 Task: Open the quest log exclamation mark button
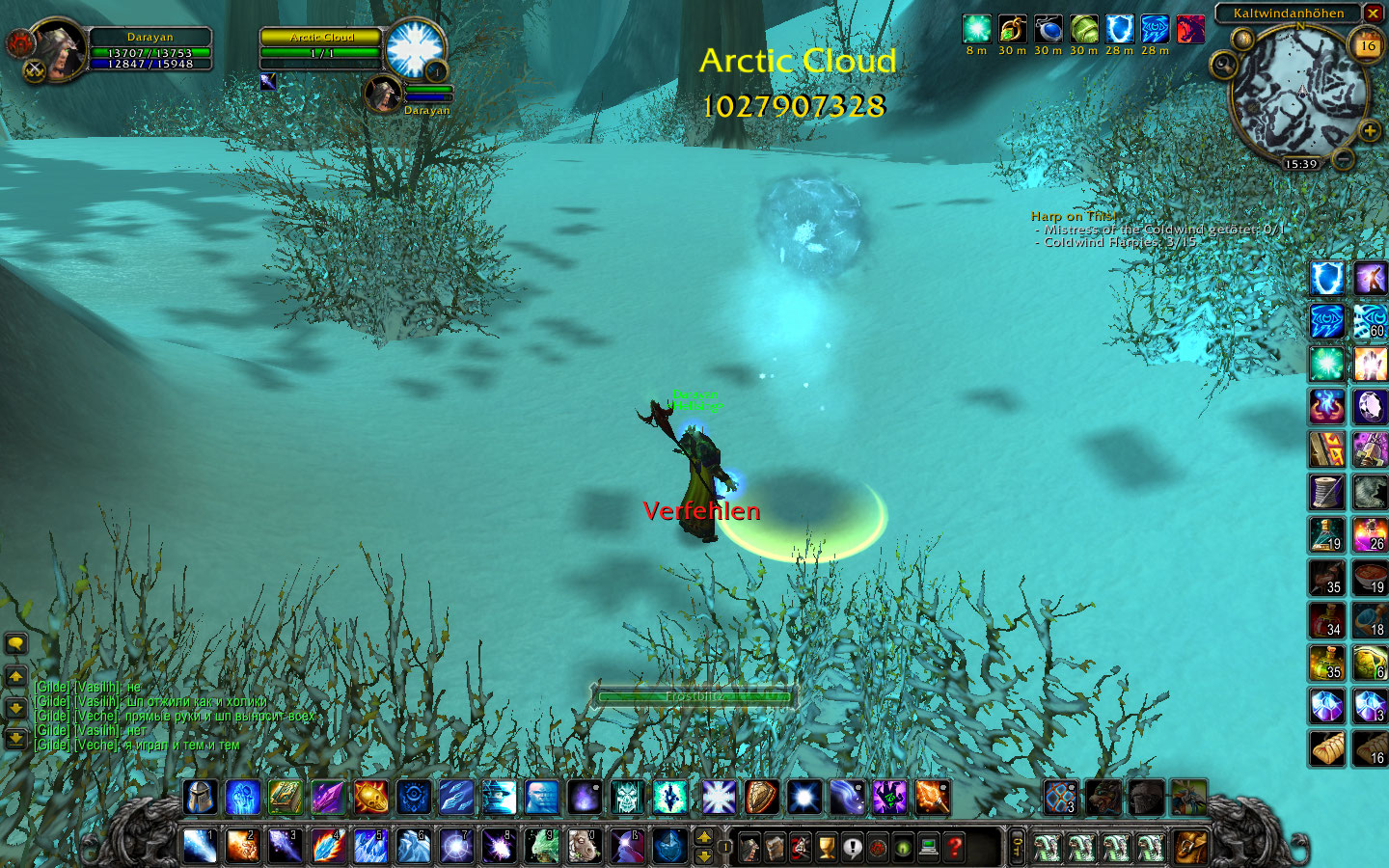point(852,847)
